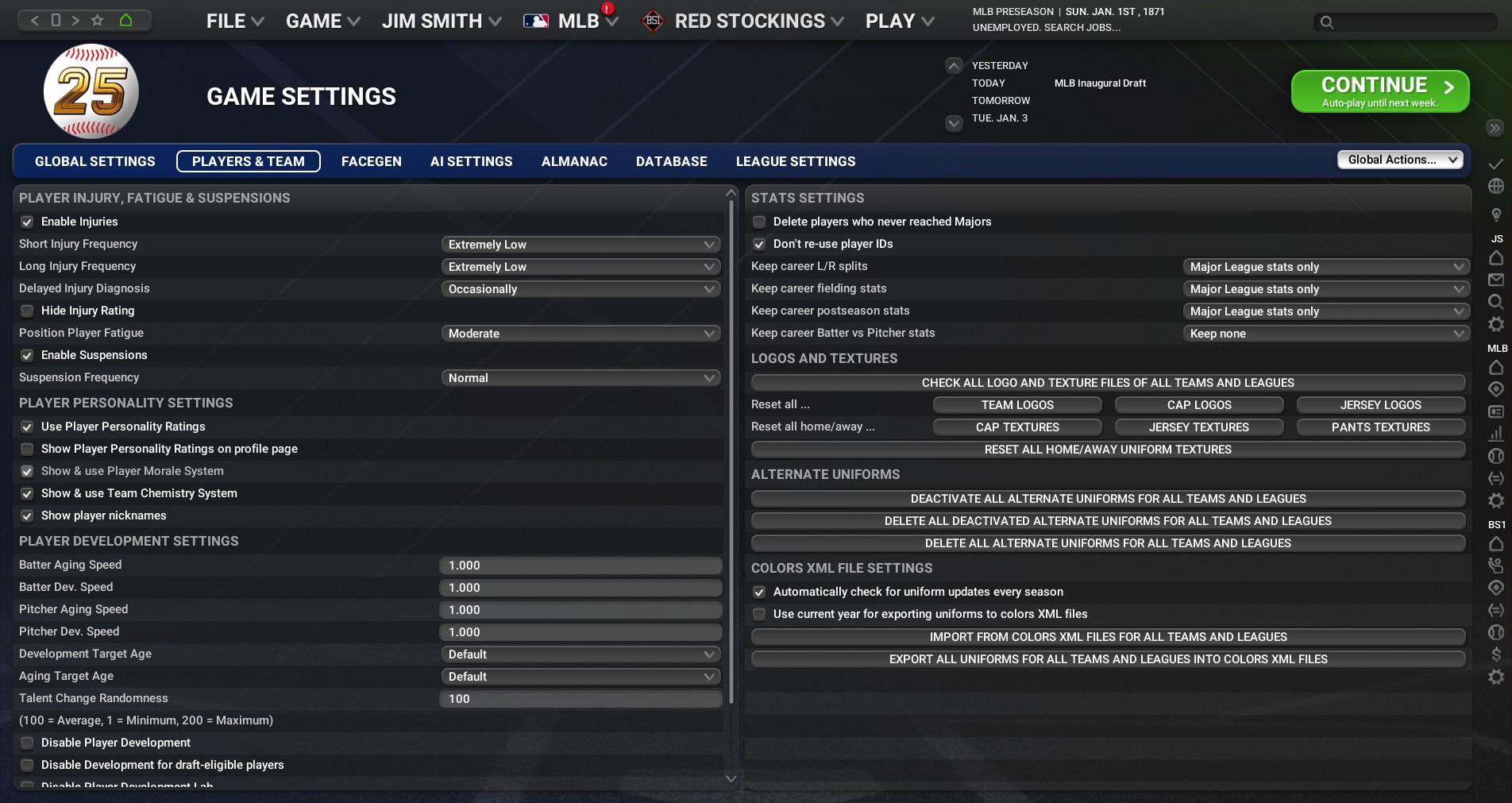
Task: Click the search box in top bar
Action: 1406,22
